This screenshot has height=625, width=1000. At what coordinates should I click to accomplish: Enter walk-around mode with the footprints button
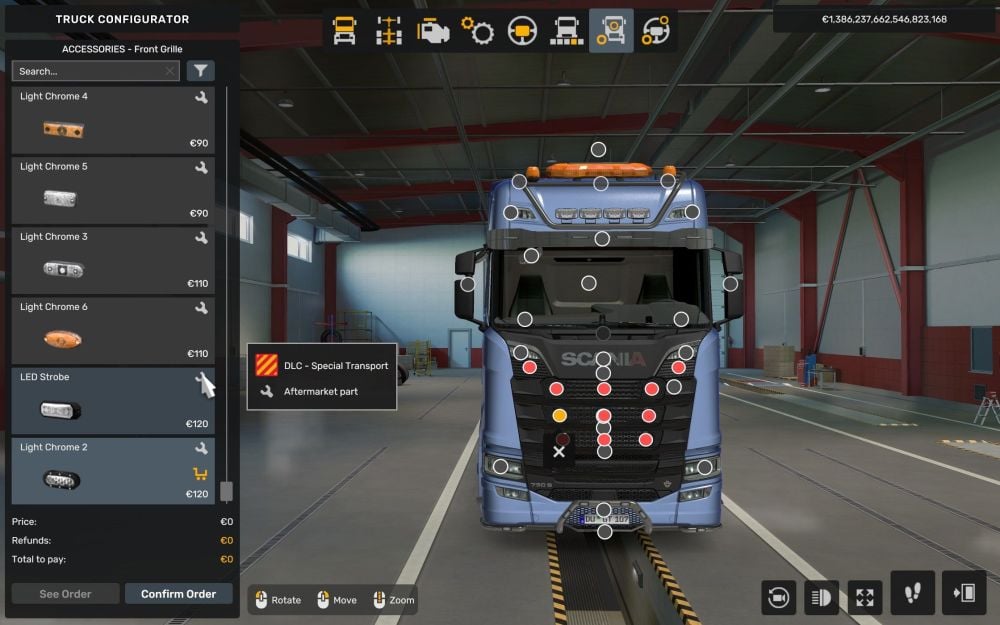[912, 593]
